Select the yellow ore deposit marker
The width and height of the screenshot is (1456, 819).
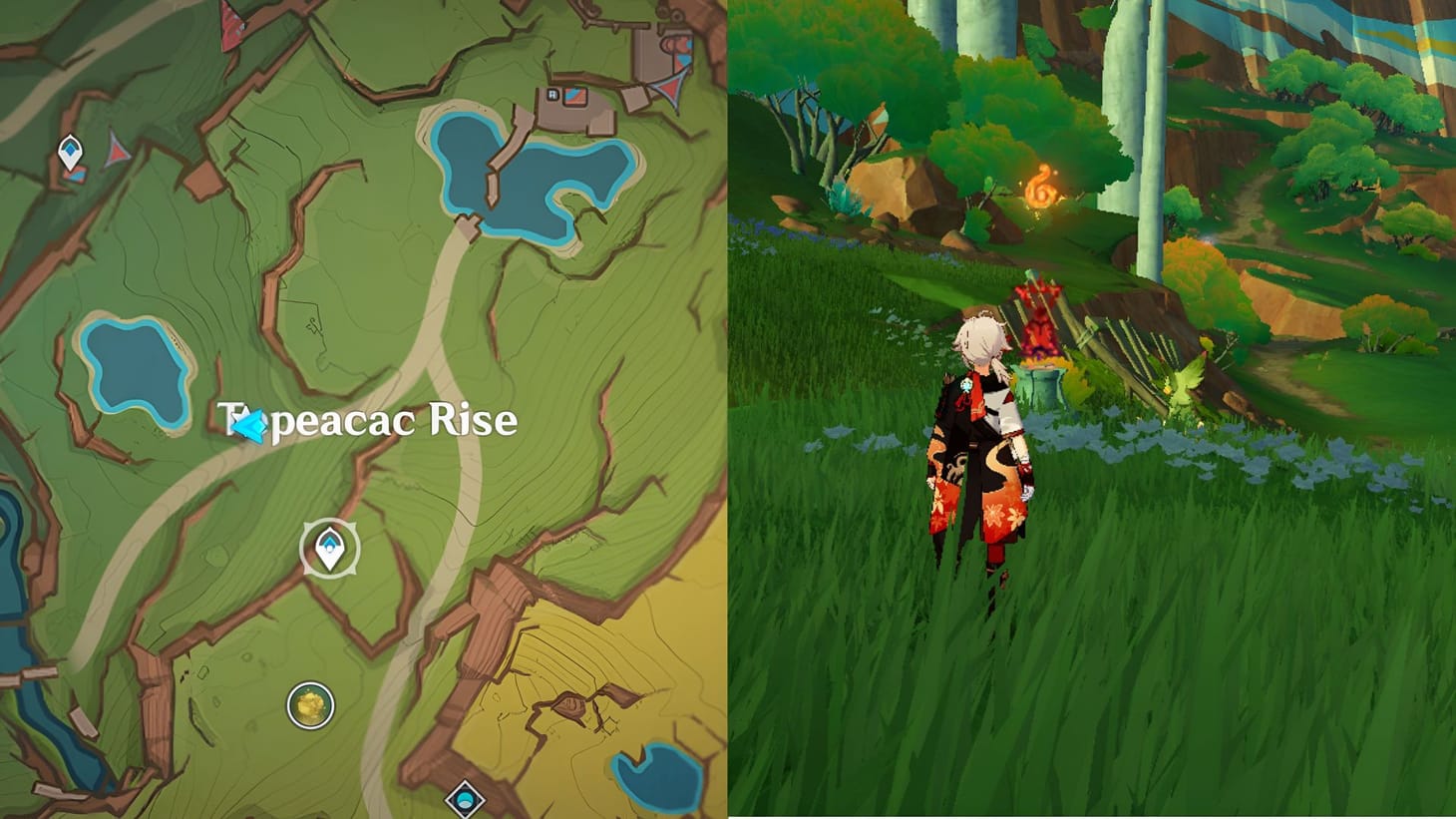point(308,704)
